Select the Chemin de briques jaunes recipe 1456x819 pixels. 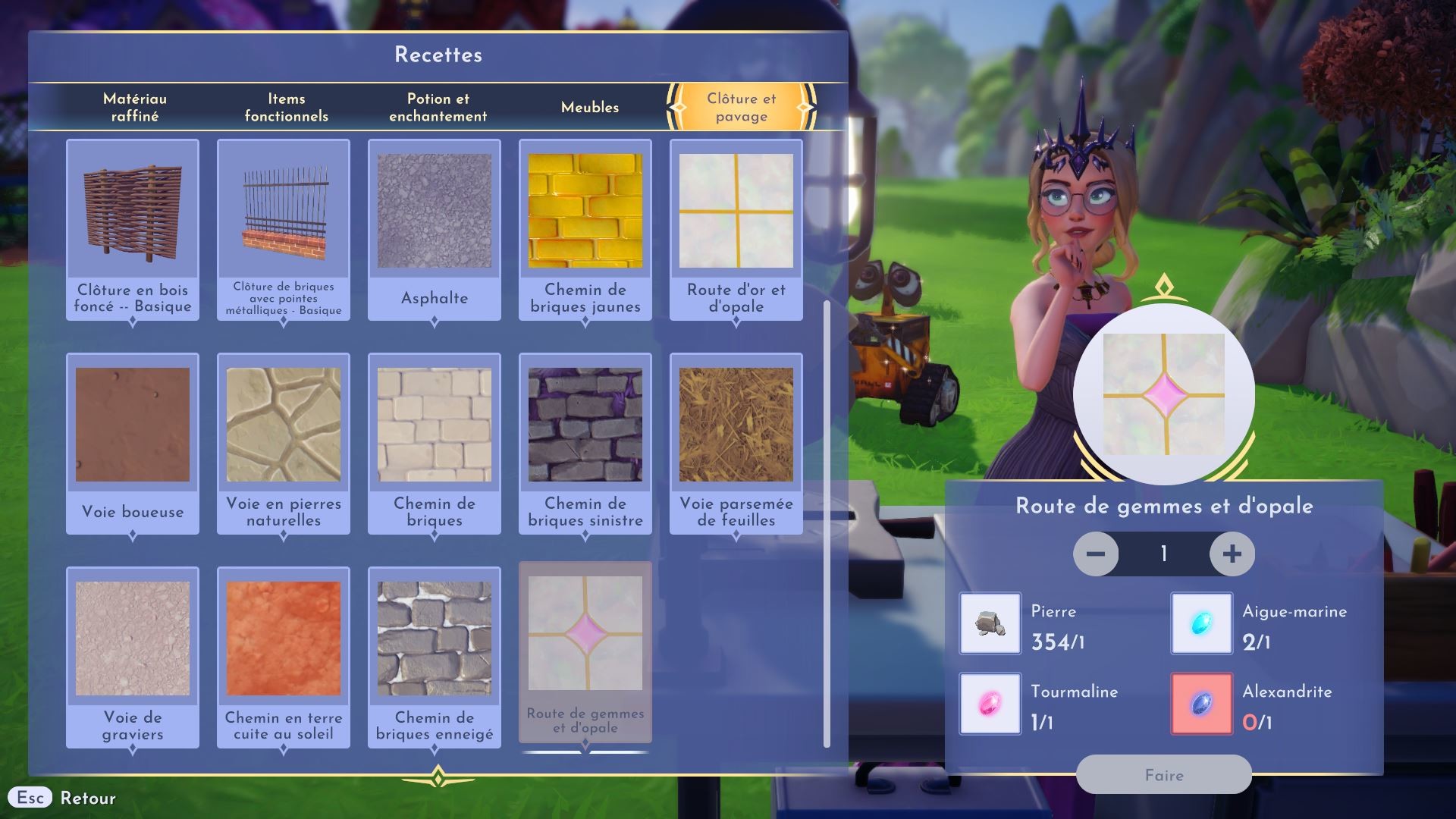pyautogui.click(x=585, y=211)
